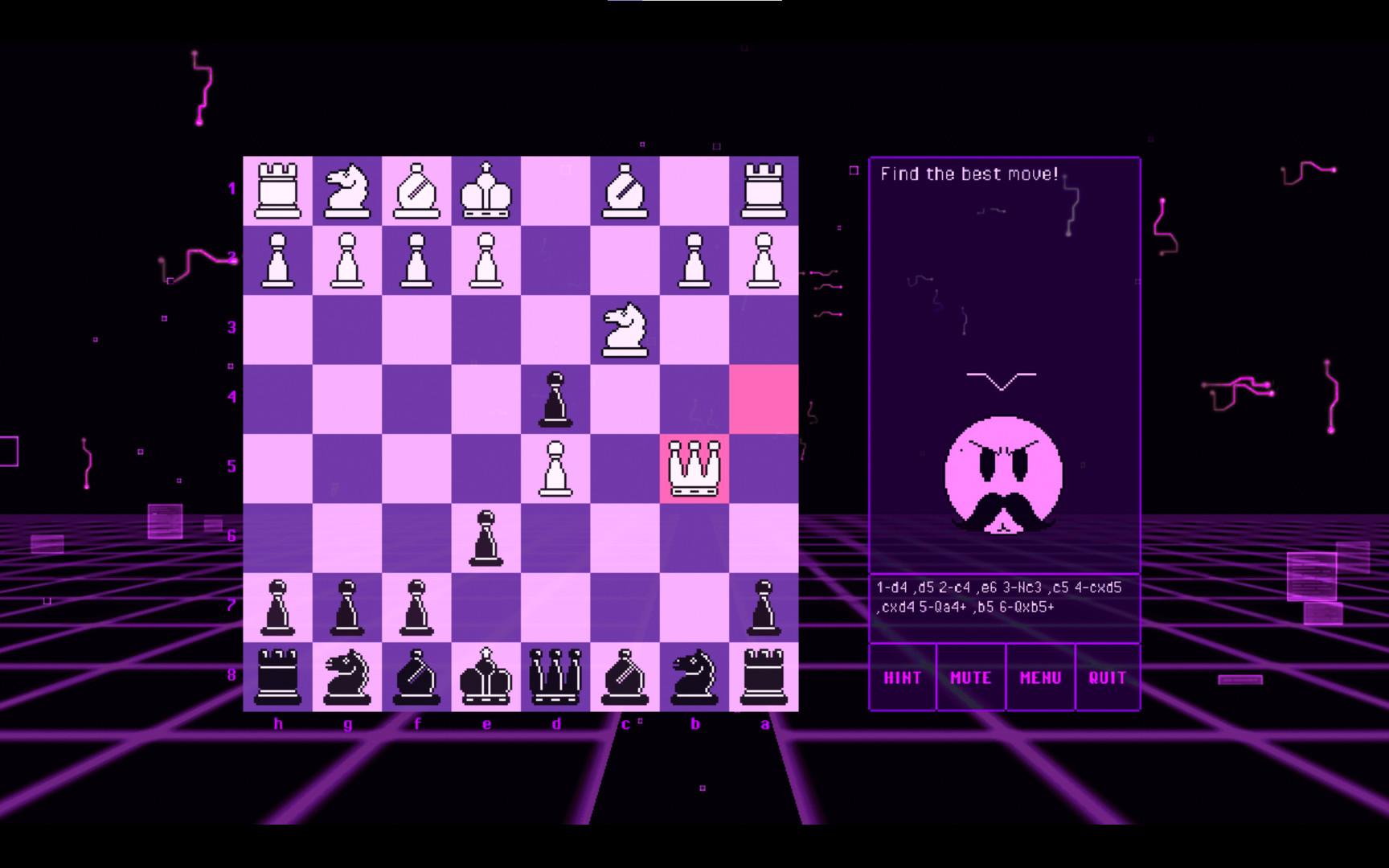Click the black queen on d8

[556, 677]
